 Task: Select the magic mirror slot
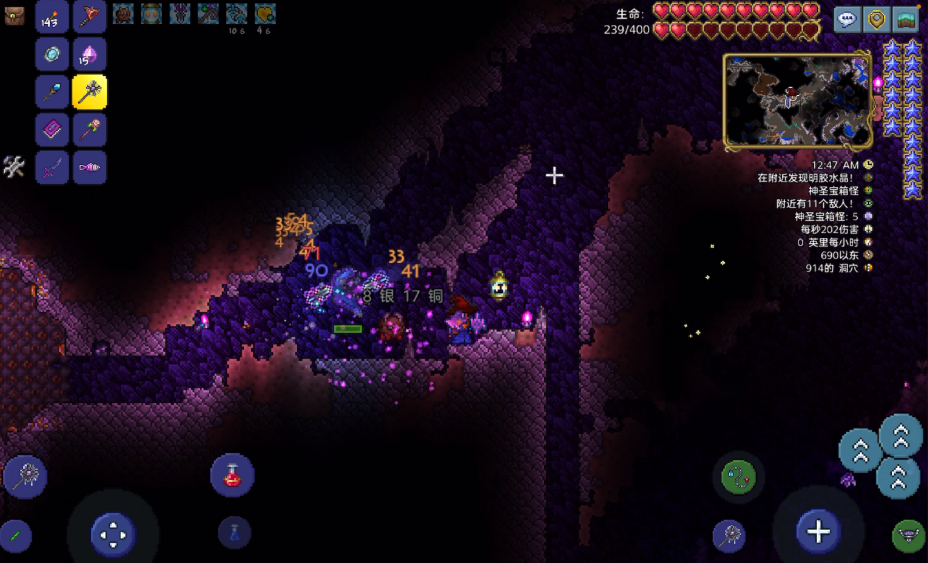[x=52, y=54]
